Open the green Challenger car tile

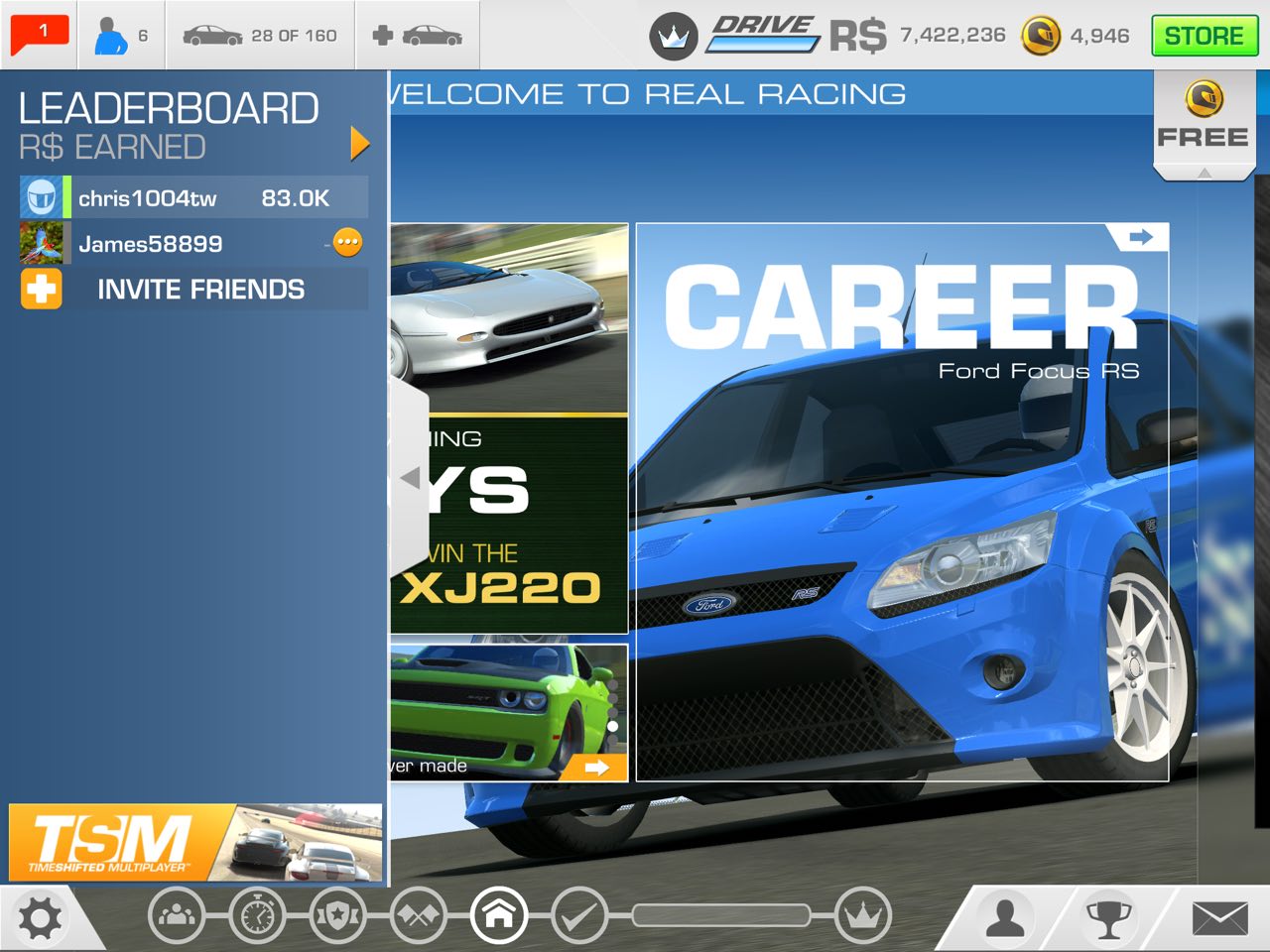tap(508, 712)
